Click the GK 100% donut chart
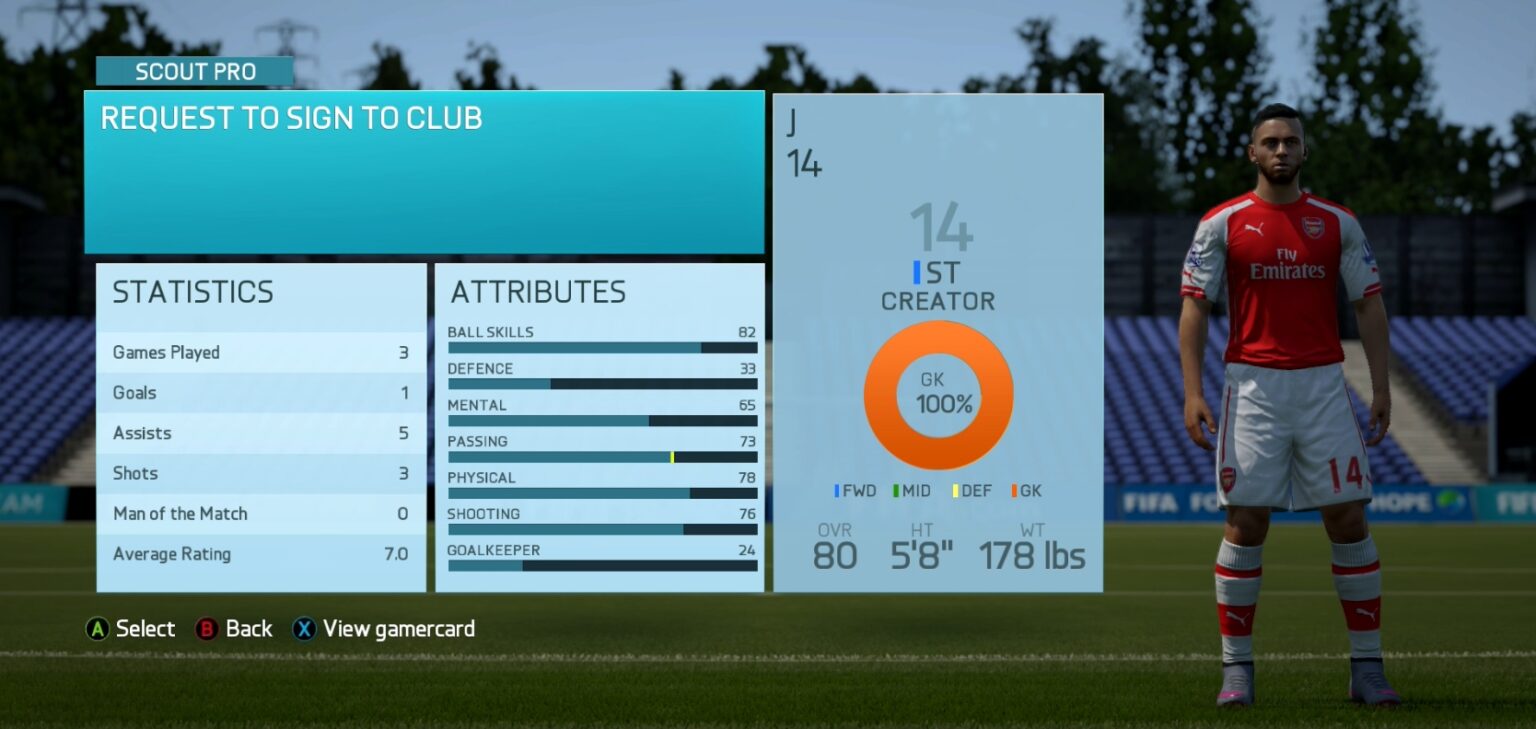 pyautogui.click(x=938, y=395)
